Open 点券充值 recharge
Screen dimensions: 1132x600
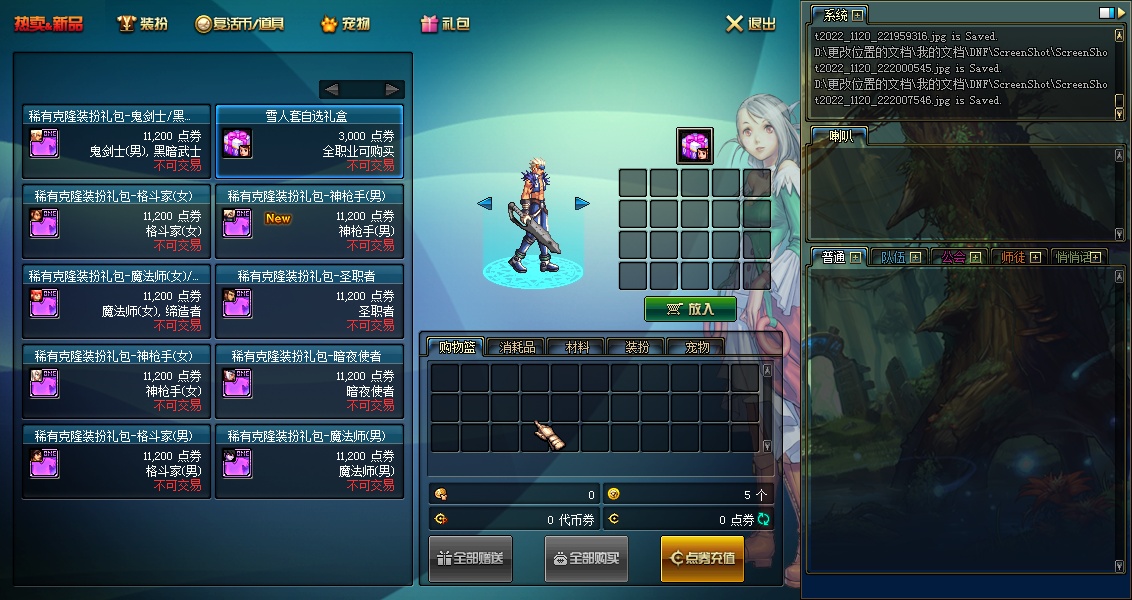click(702, 558)
